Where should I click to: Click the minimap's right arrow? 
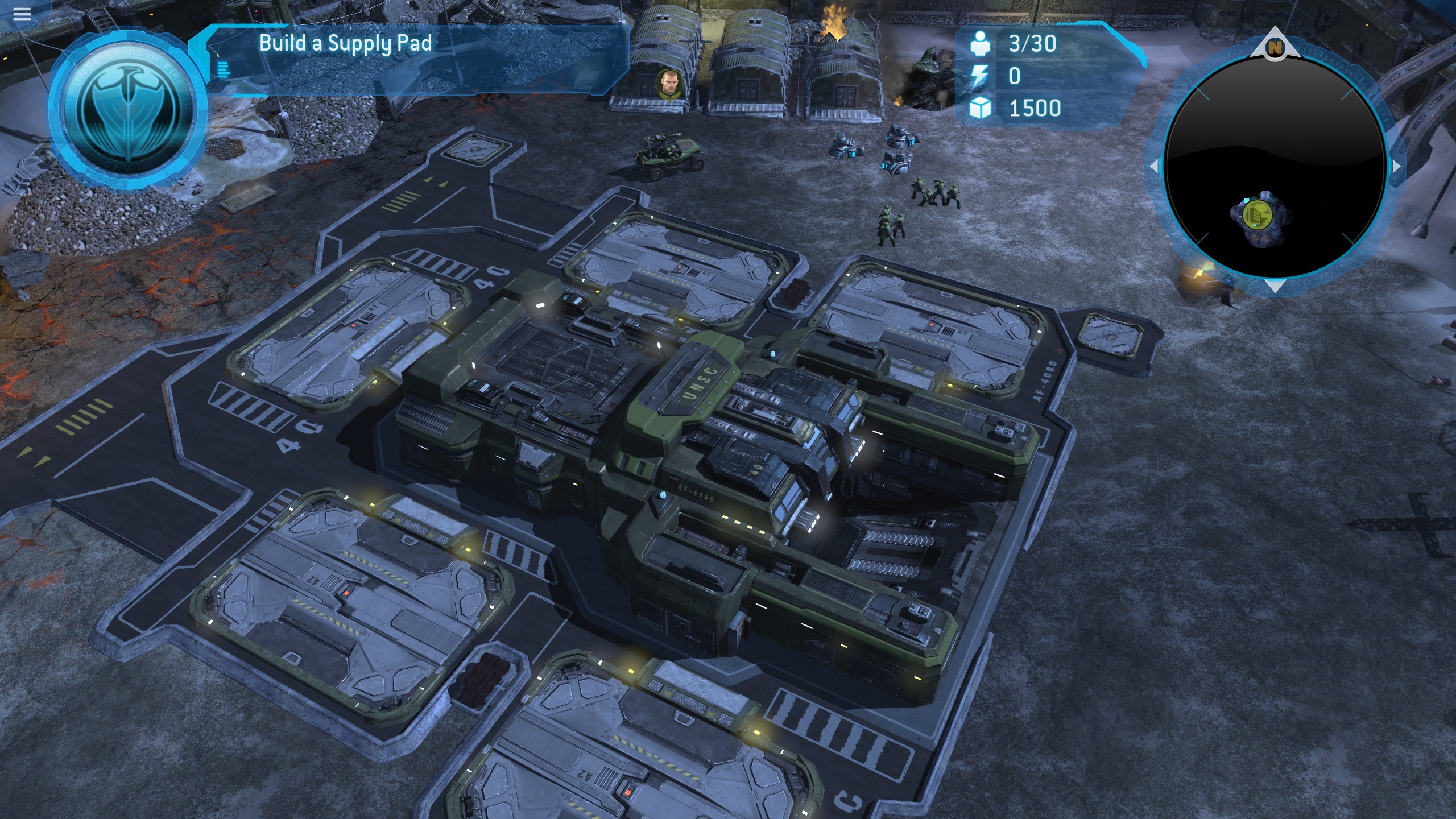(1396, 167)
